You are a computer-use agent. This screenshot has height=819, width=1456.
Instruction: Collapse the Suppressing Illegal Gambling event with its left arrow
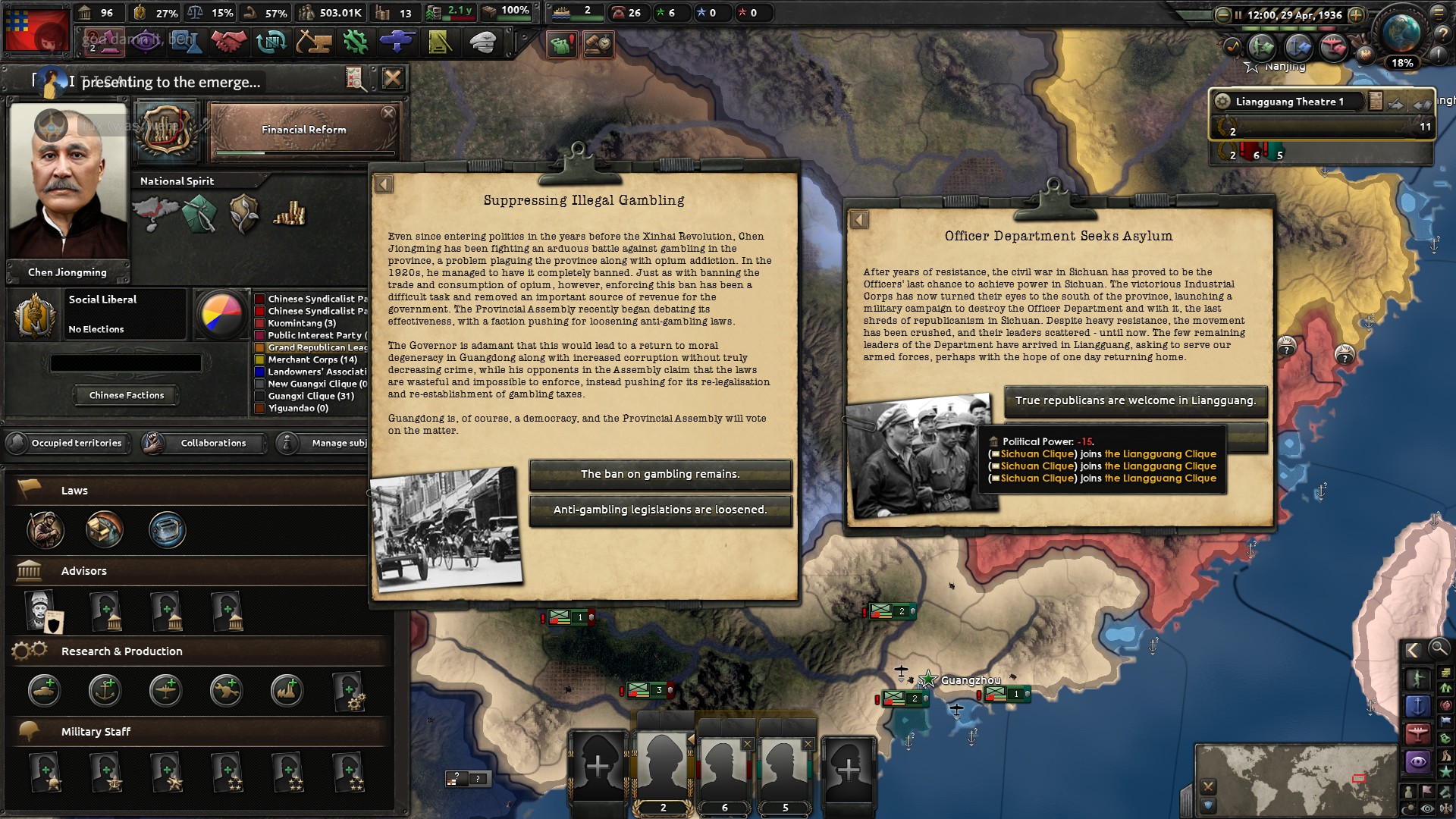click(x=384, y=182)
